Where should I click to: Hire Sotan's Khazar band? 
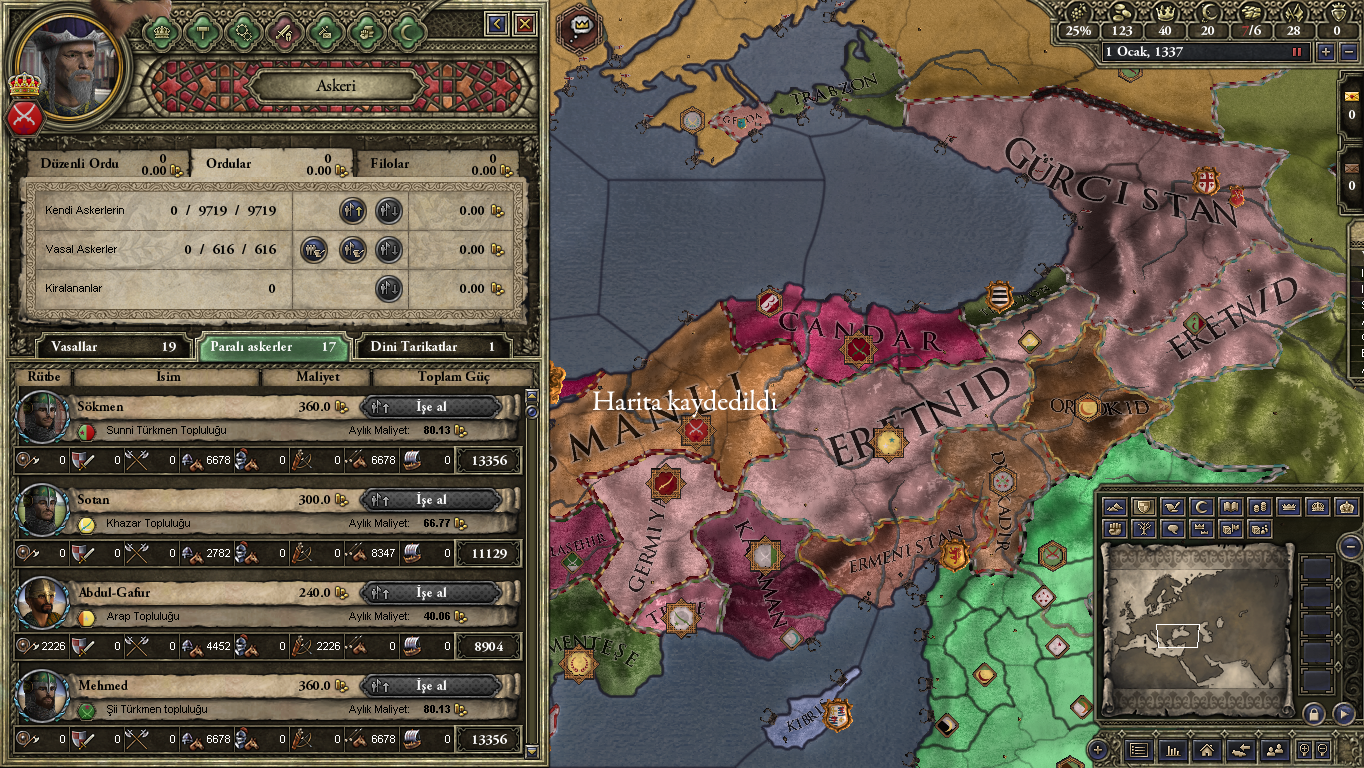pyautogui.click(x=431, y=500)
